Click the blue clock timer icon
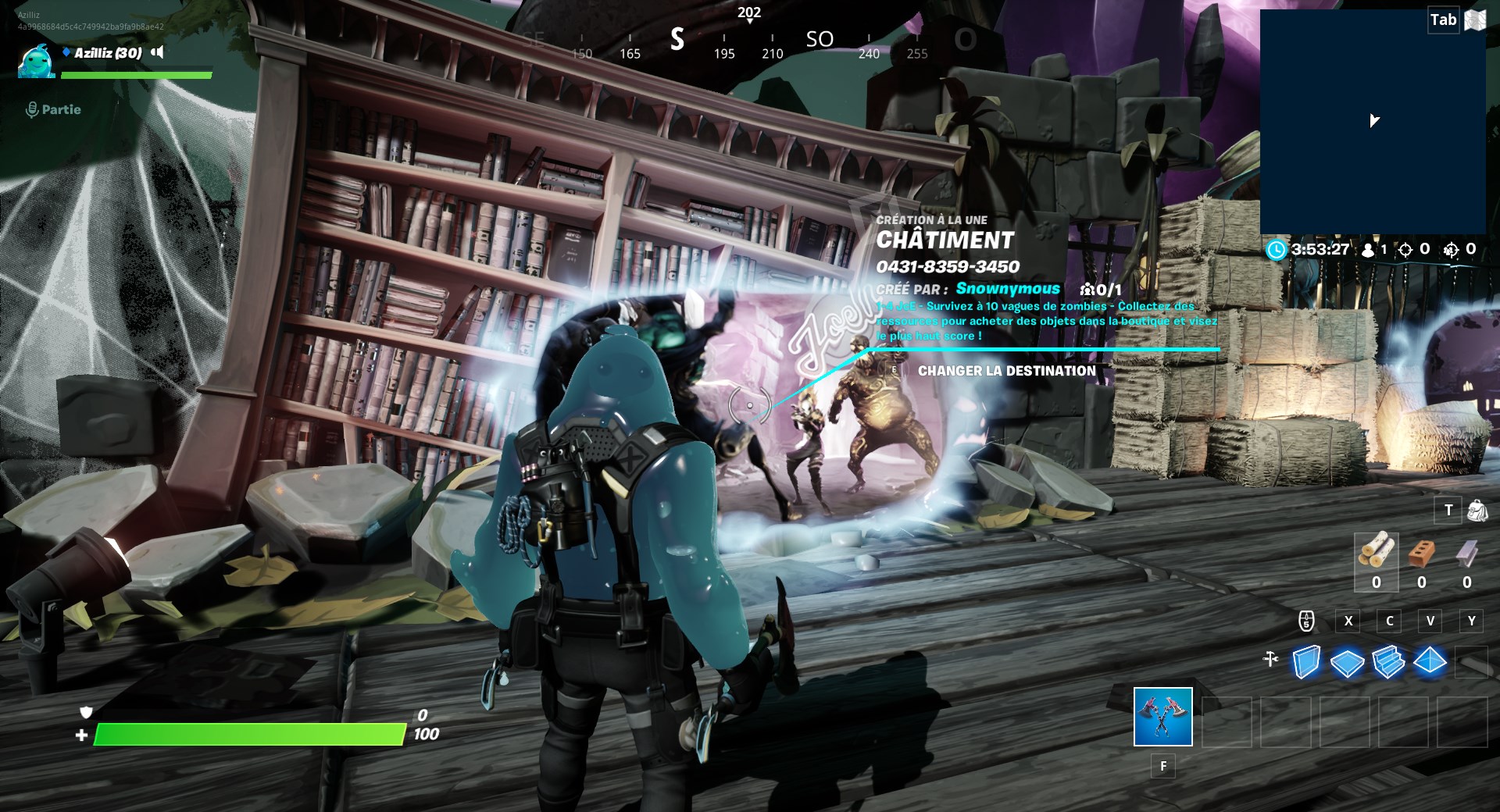The height and width of the screenshot is (812, 1500). [x=1277, y=250]
